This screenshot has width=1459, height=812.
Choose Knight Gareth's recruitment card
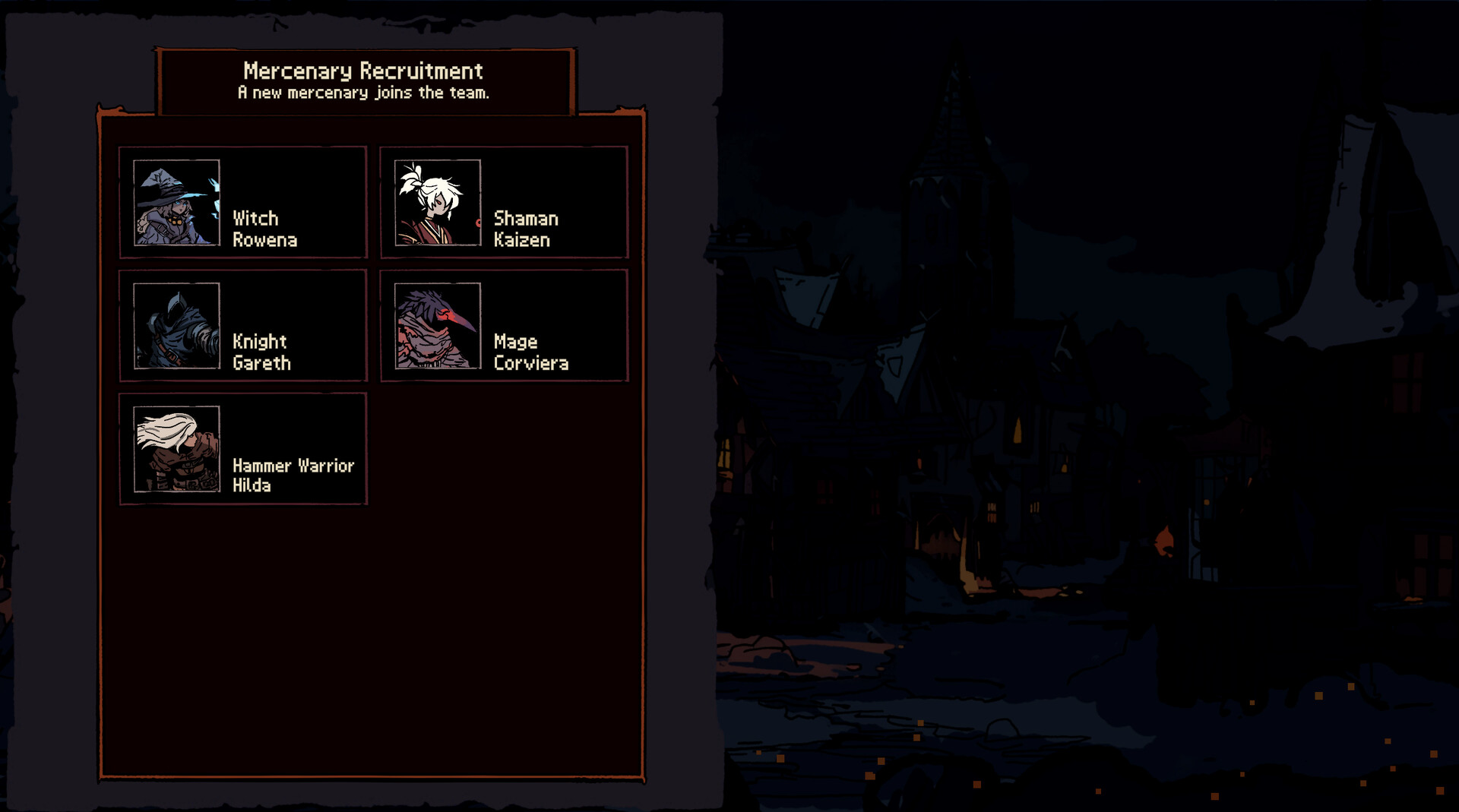[242, 327]
